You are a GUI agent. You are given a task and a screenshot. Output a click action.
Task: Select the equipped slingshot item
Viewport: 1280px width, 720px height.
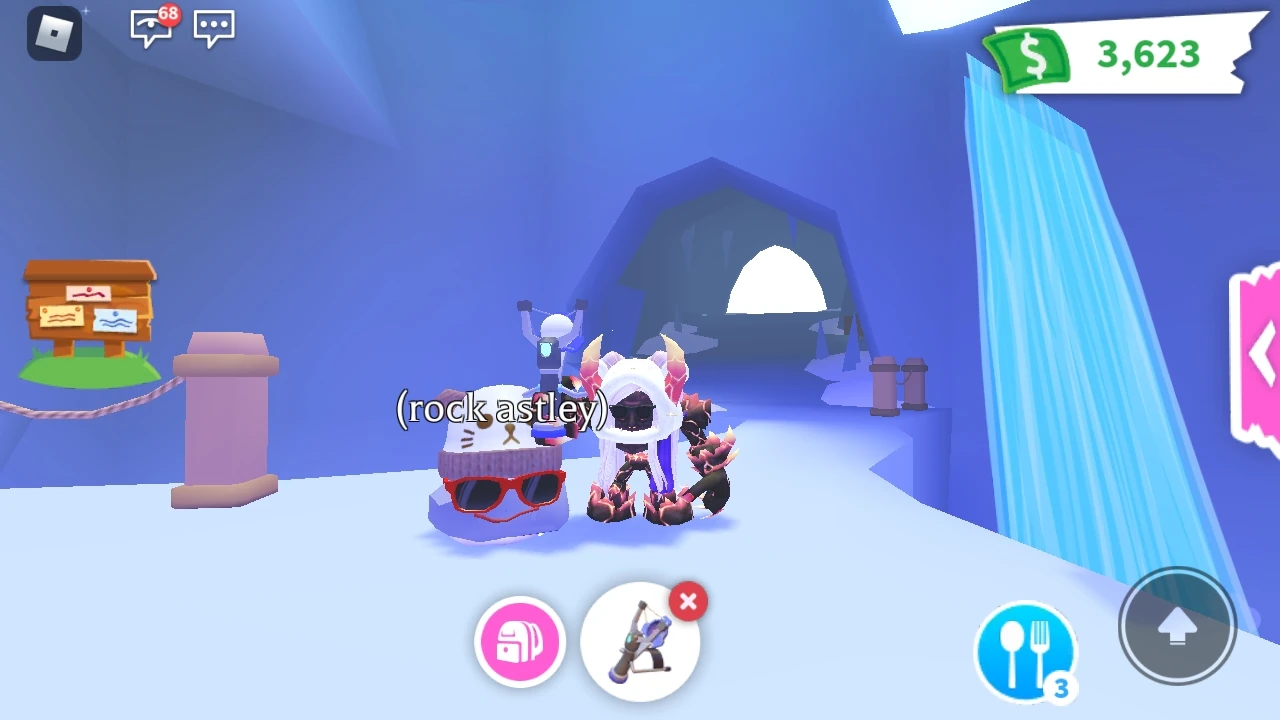640,643
